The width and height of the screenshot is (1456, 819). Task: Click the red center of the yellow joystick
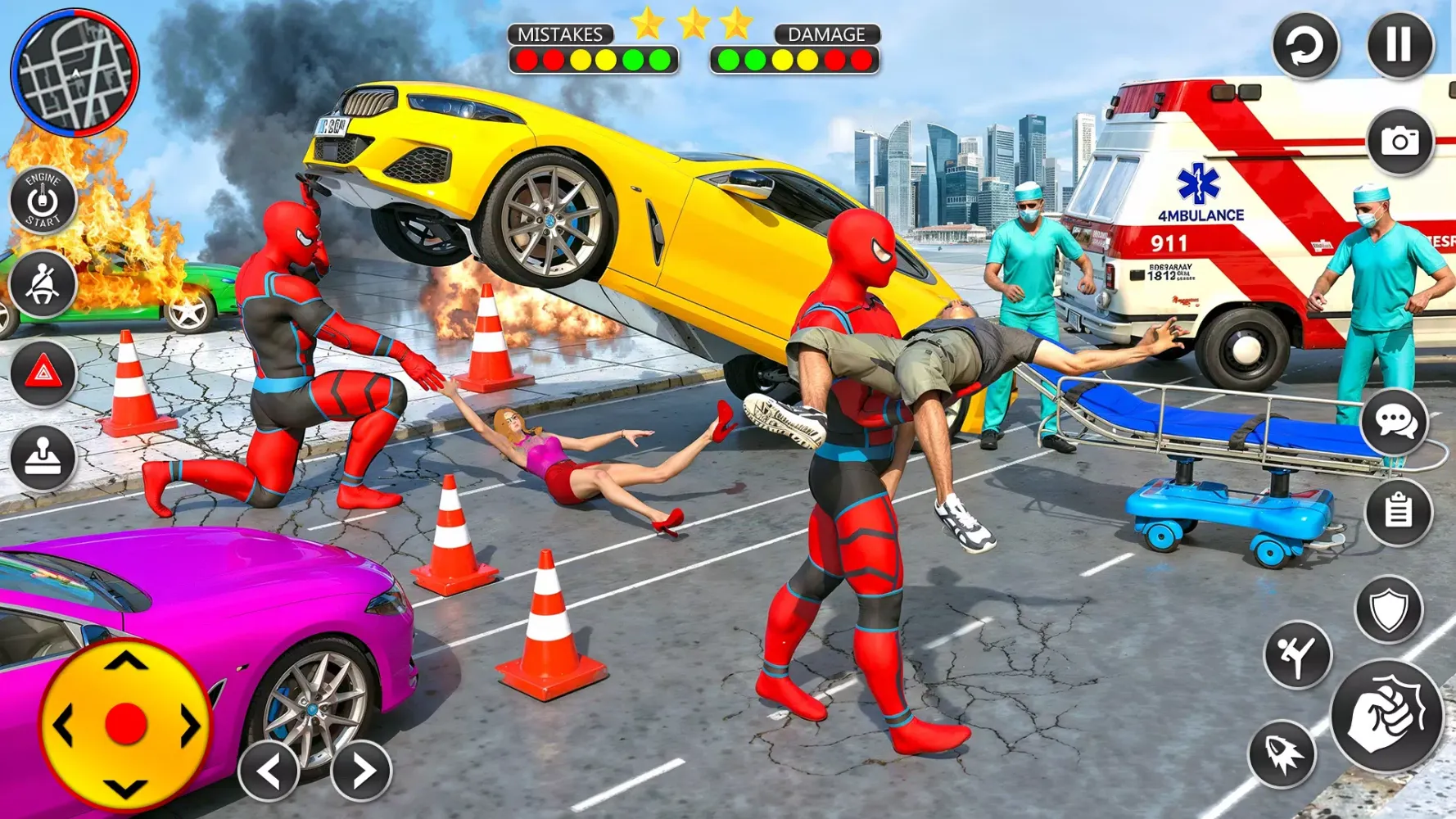click(x=126, y=725)
